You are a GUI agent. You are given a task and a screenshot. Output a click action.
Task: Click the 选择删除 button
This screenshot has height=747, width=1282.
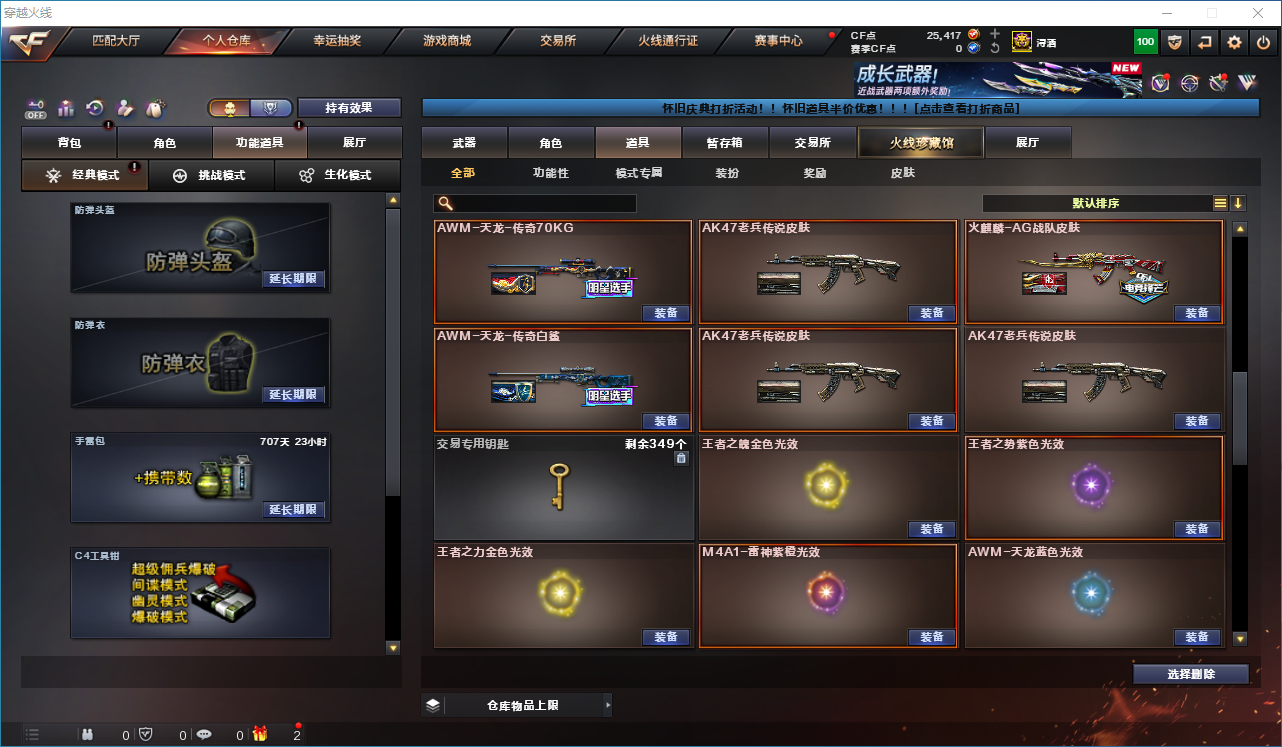(1191, 674)
